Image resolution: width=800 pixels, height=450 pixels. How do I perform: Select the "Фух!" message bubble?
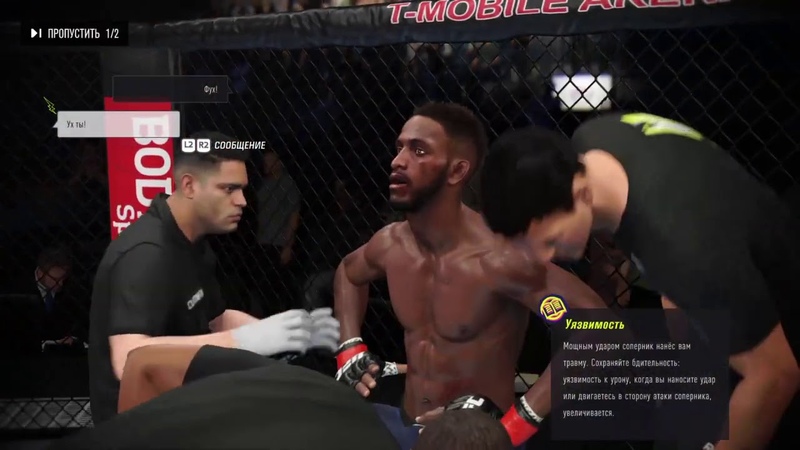tap(171, 89)
